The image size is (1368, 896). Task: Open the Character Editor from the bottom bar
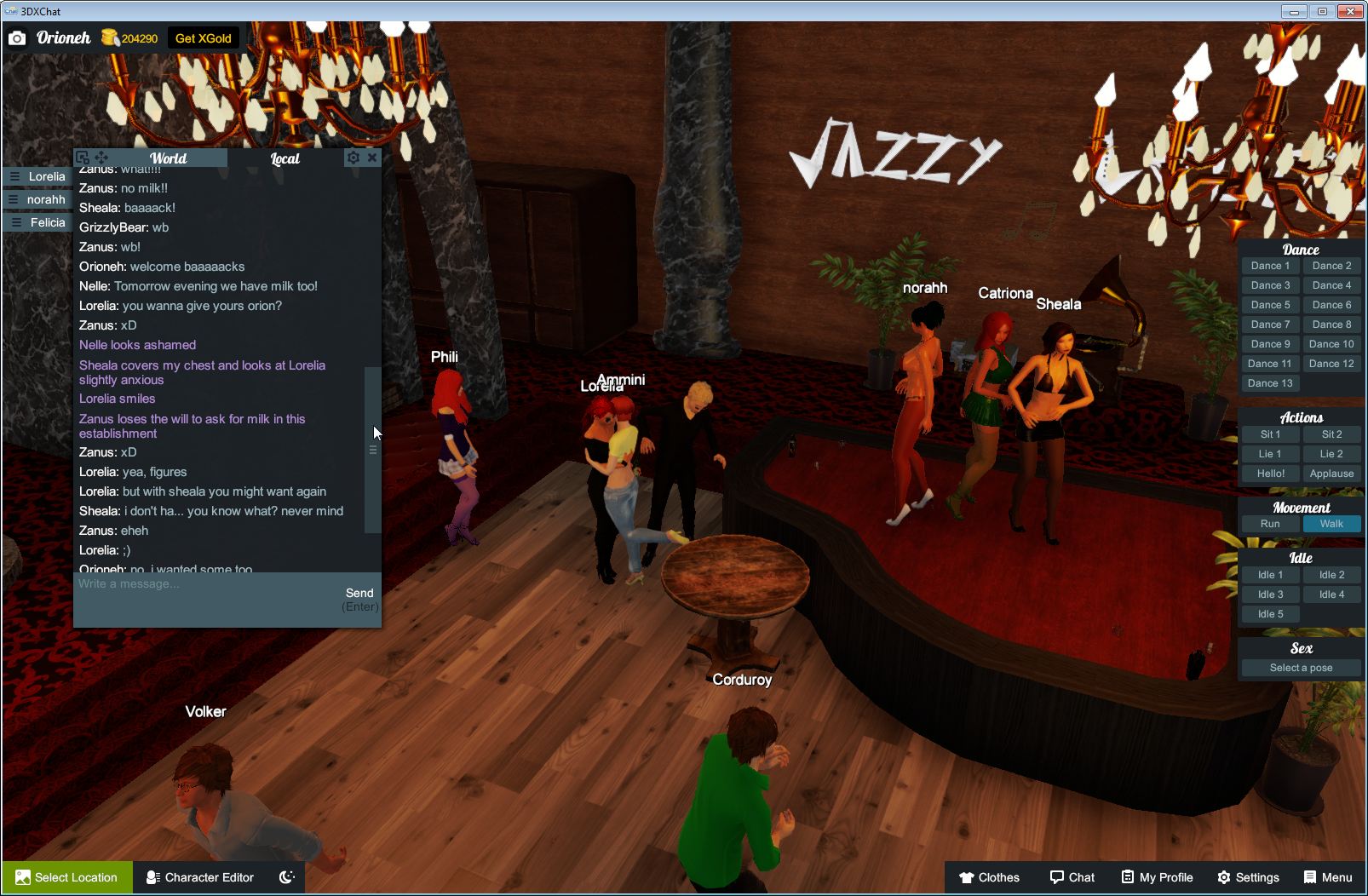199,877
